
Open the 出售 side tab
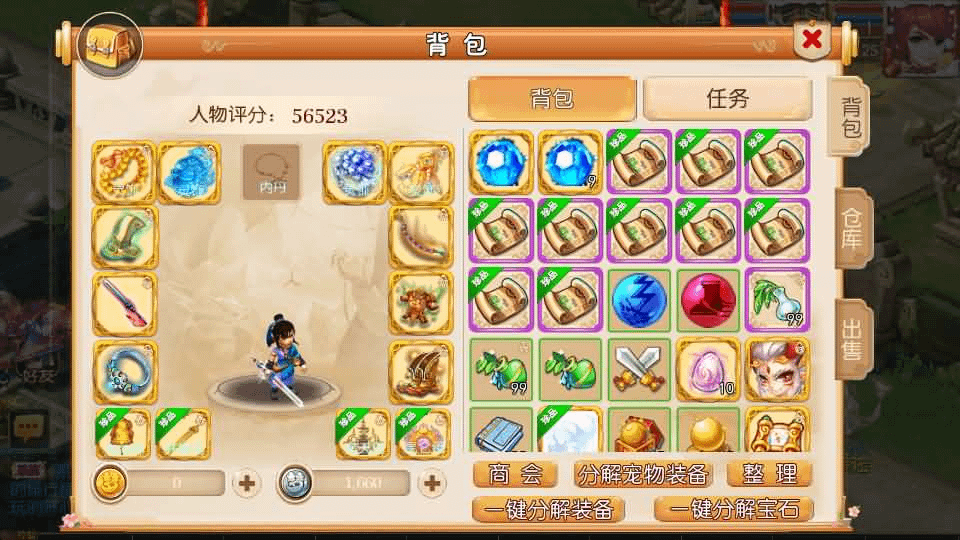pos(852,340)
